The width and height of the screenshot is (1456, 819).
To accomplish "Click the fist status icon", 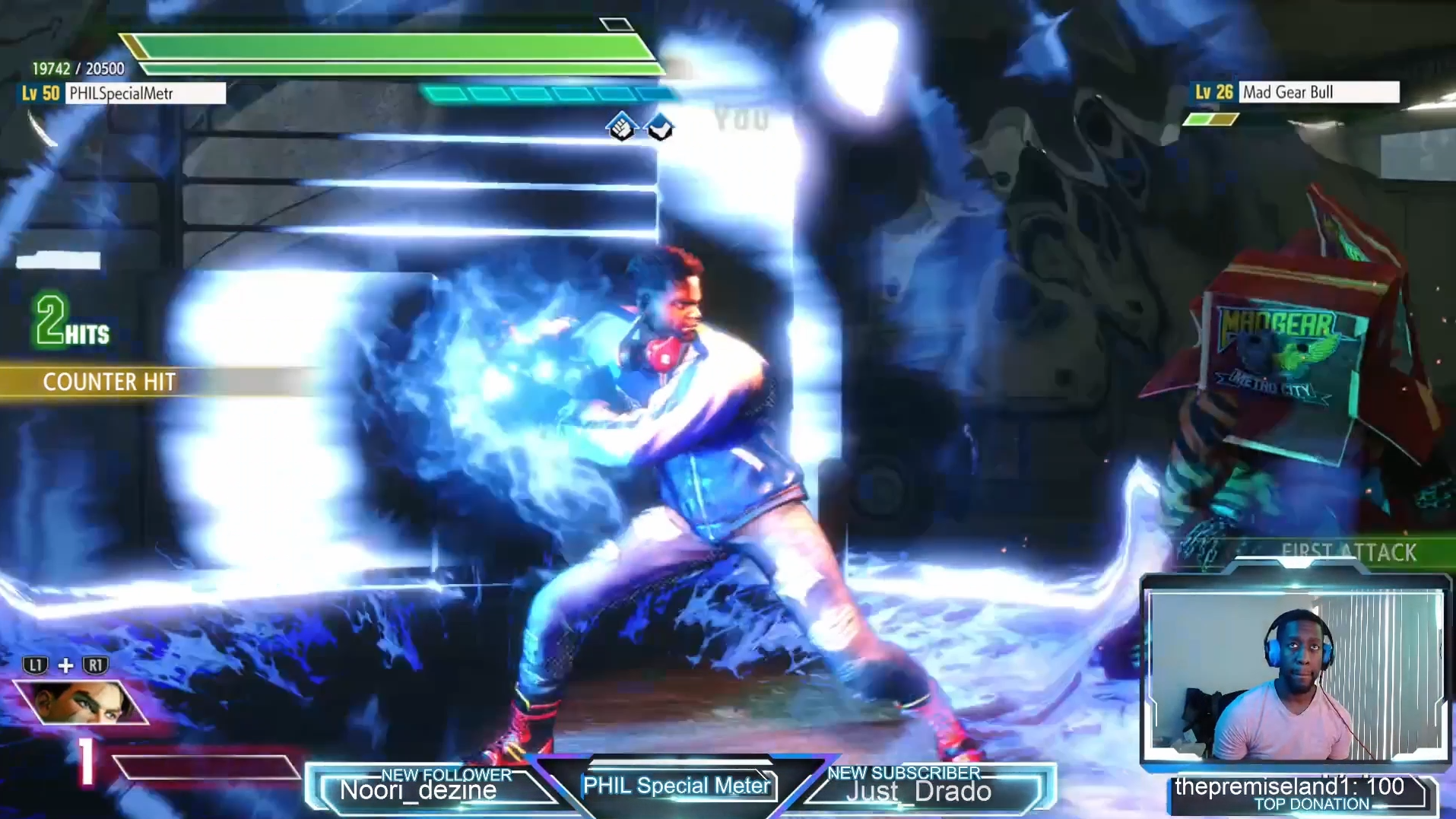I will [x=622, y=126].
